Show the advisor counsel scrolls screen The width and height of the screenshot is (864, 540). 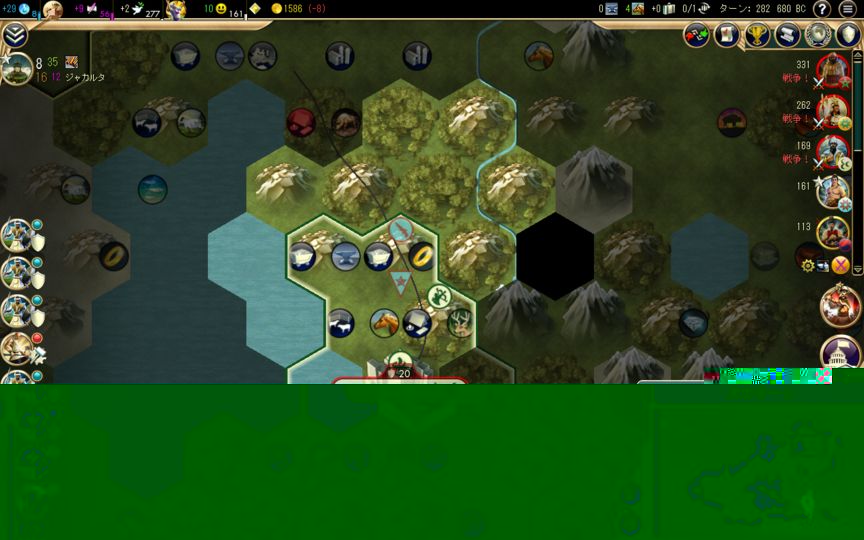coord(788,36)
